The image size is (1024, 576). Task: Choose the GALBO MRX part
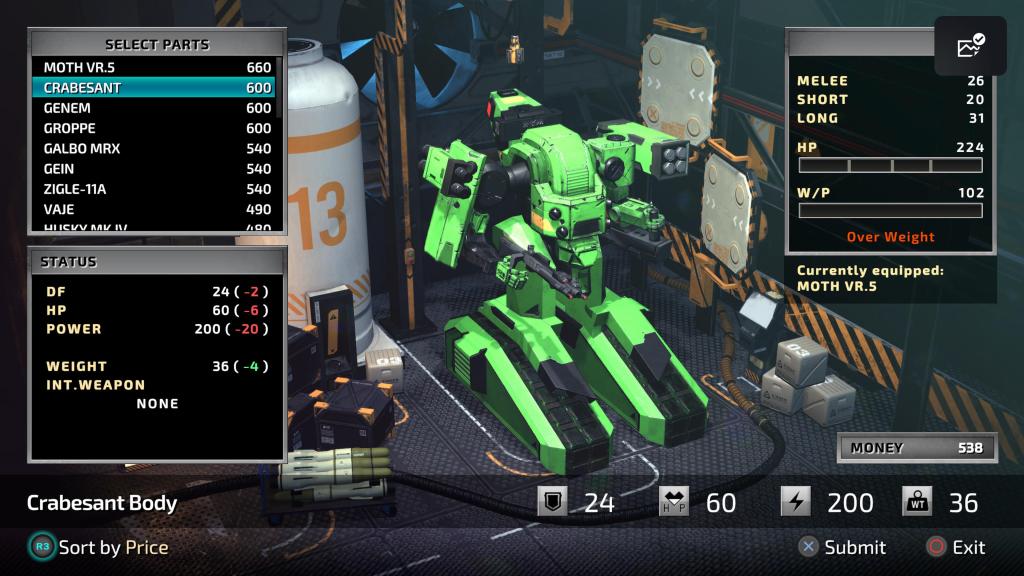click(156, 148)
